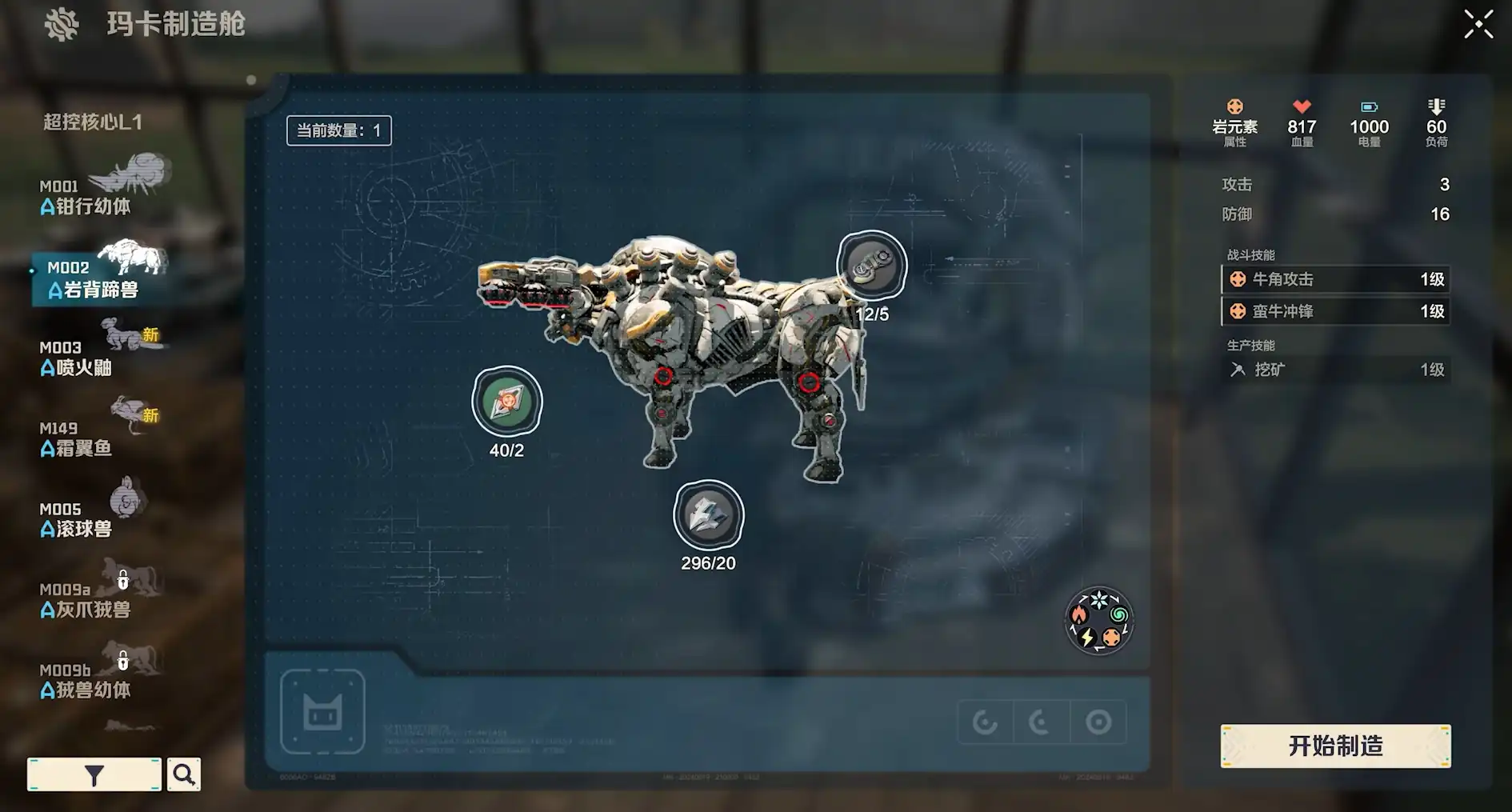Viewport: 1512px width, 812px height.
Task: Choose the locked M009a 灰爪狨兽 entry
Action: point(86,600)
